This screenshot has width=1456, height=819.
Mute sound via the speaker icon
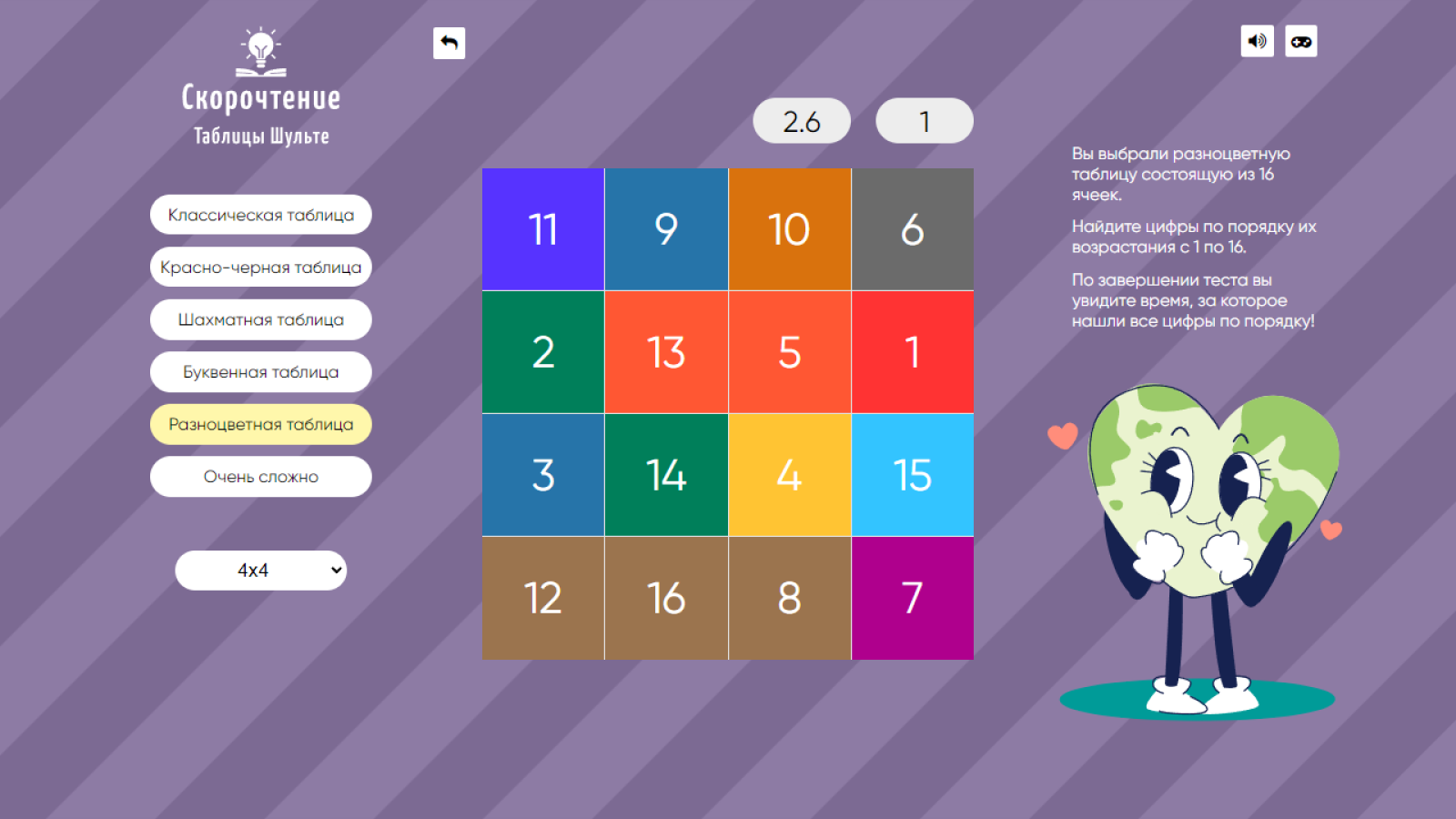[1257, 41]
